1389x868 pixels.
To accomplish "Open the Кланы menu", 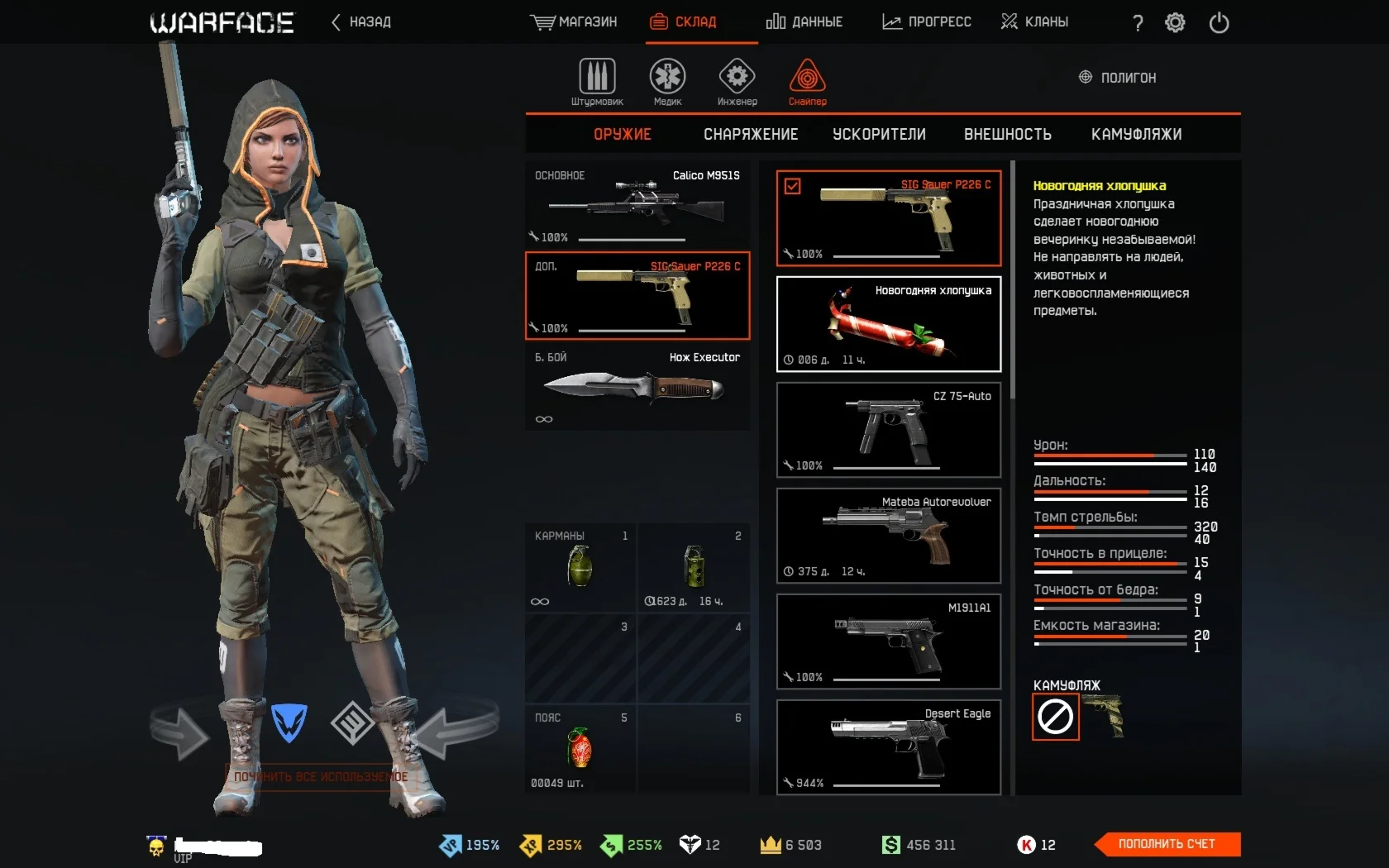I will 1034,21.
